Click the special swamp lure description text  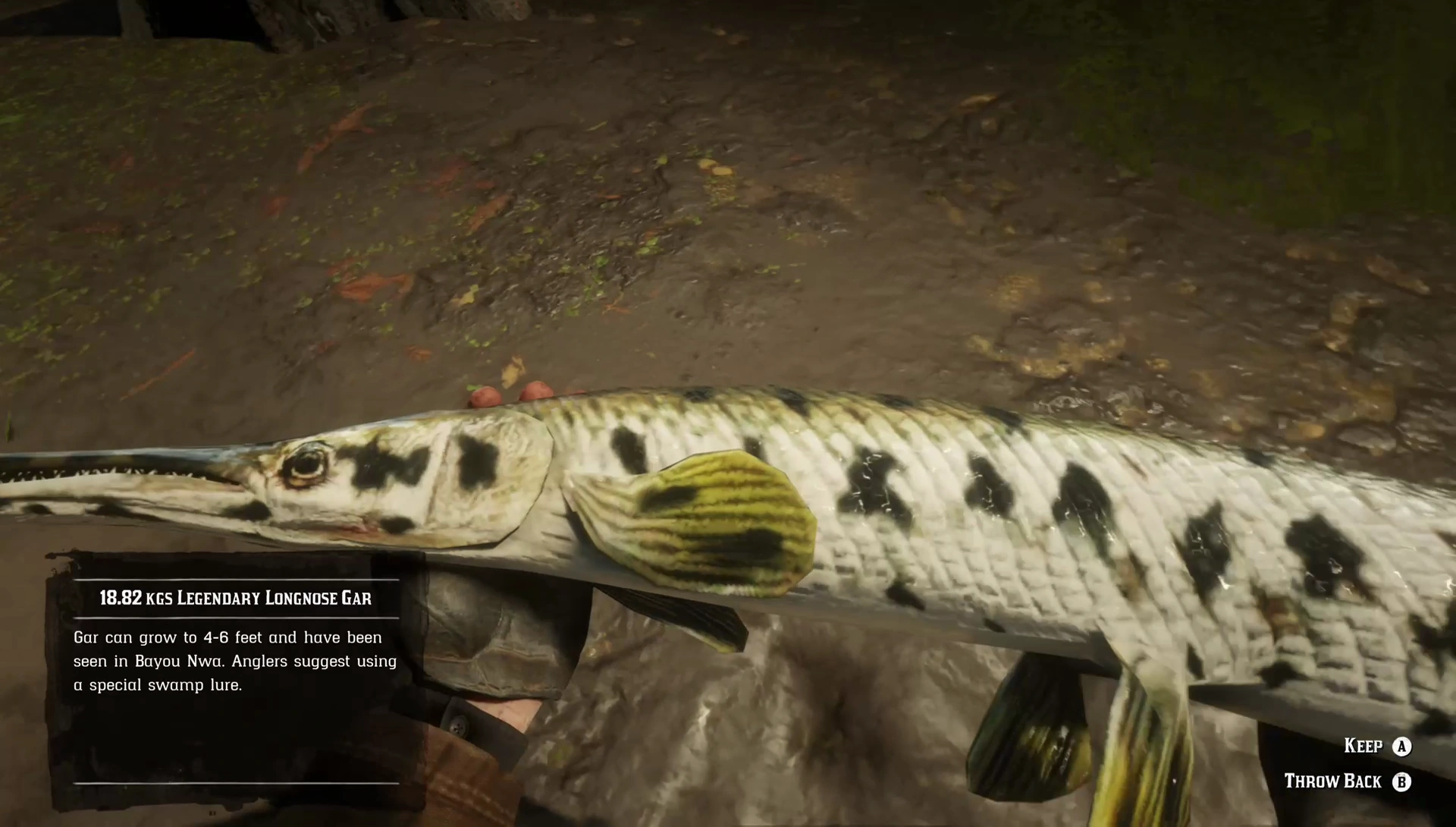[x=158, y=684]
